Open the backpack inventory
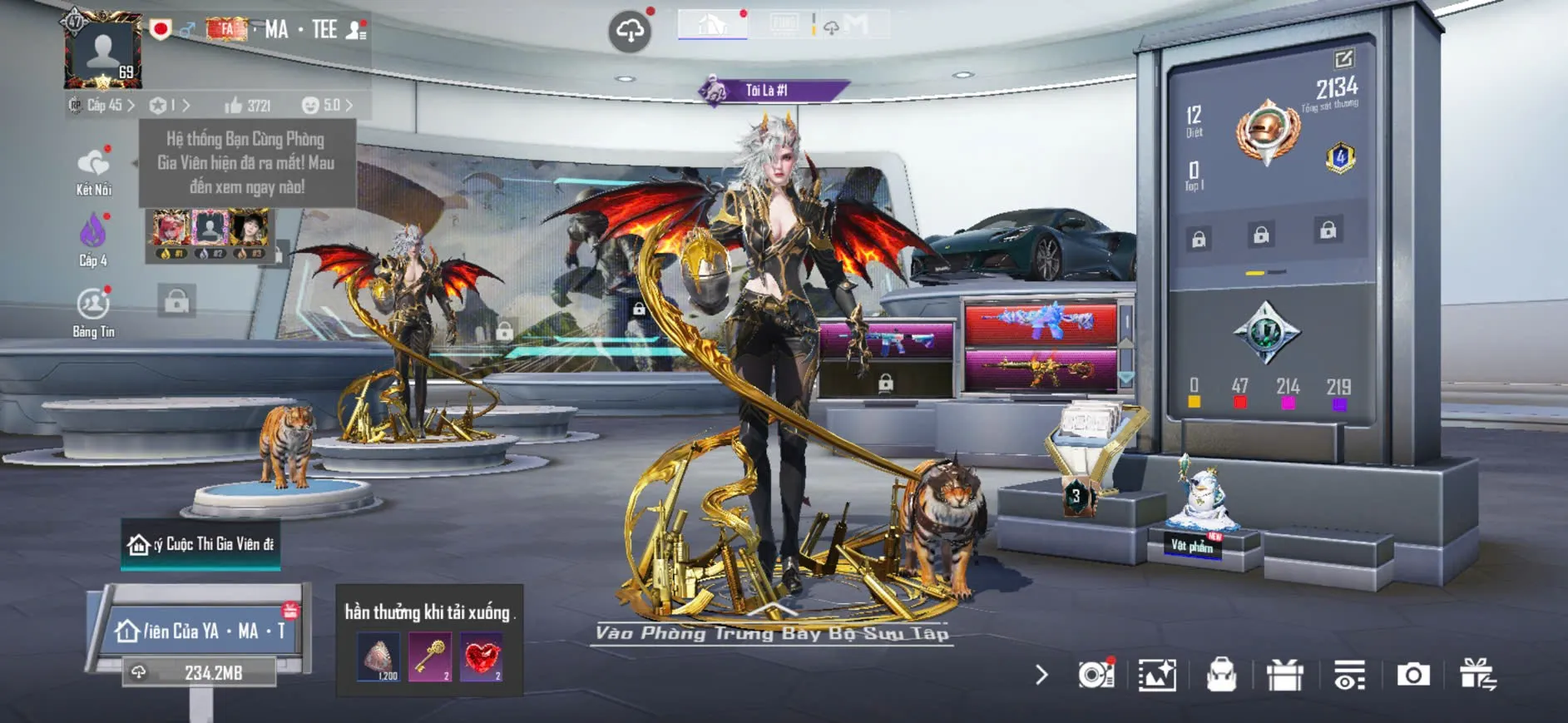Screen dimensions: 1568x723 coord(1221,675)
